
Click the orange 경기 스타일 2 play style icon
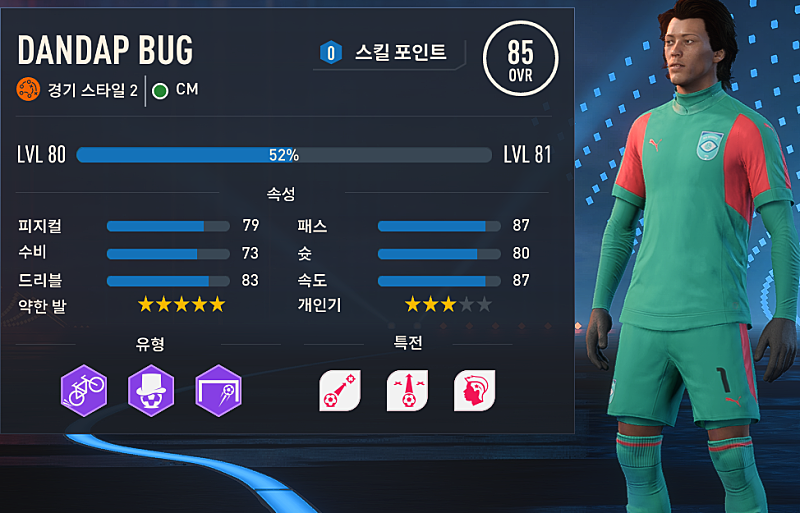point(27,90)
